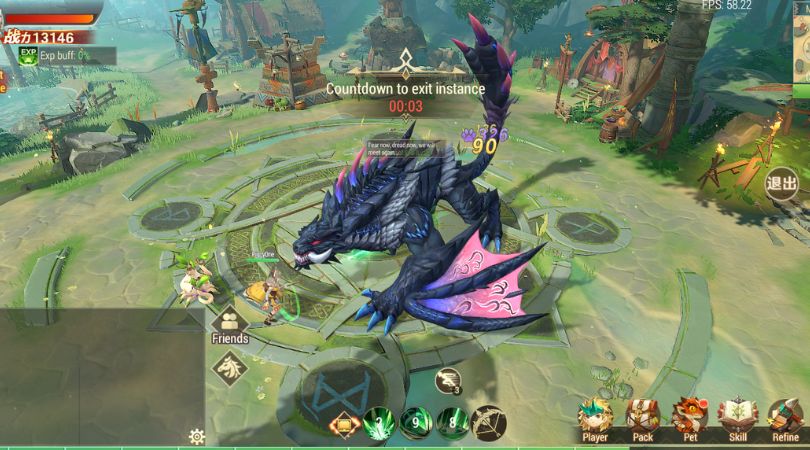
Task: Open settings via the gear icon
Action: coord(196,437)
